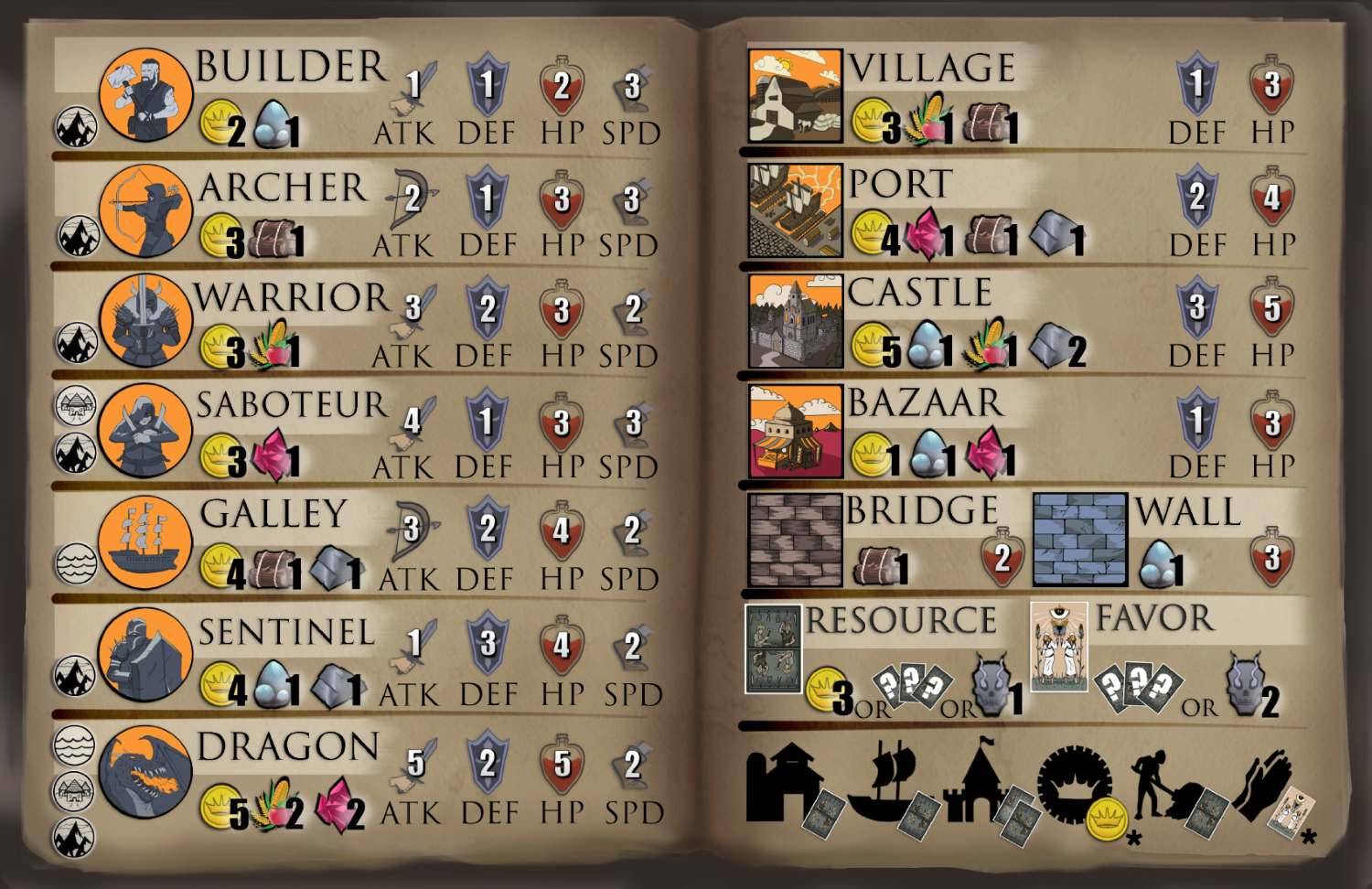Viewport: 1372px width, 889px height.
Task: Select the Castle building picture
Action: click(795, 321)
